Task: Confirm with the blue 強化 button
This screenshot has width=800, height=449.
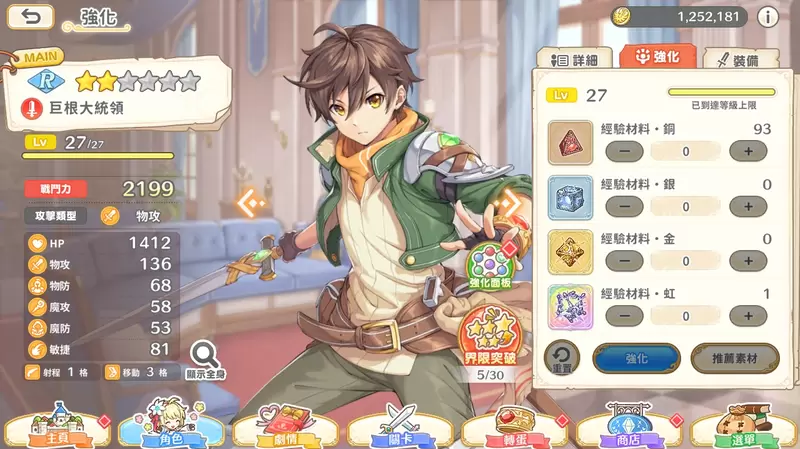Action: [x=636, y=358]
